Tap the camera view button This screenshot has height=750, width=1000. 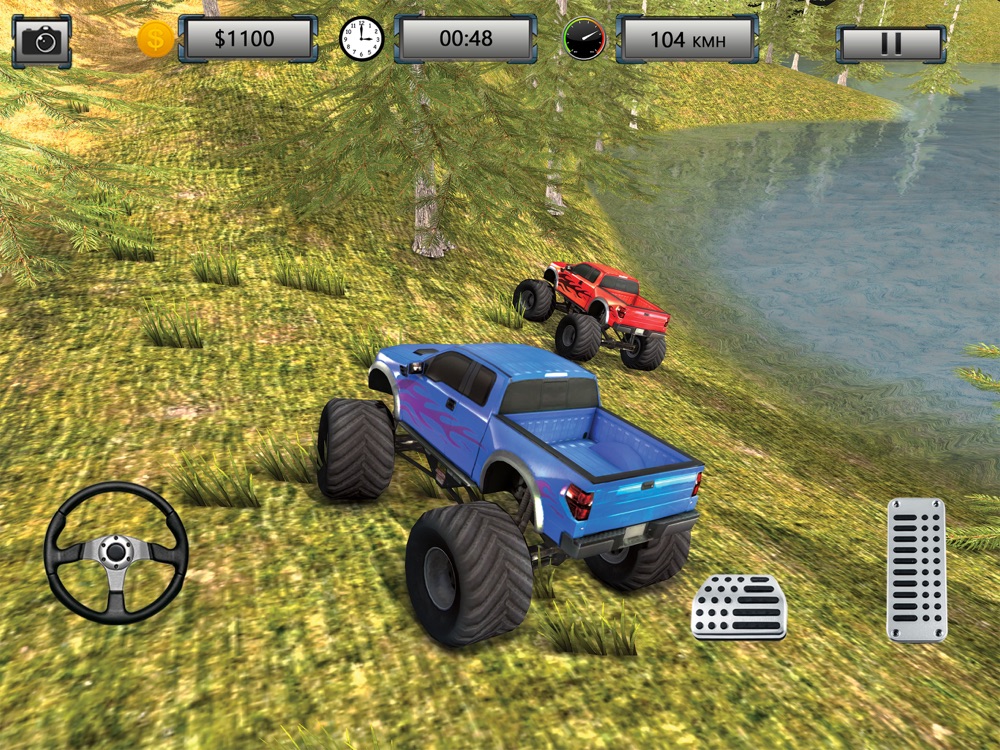point(42,41)
